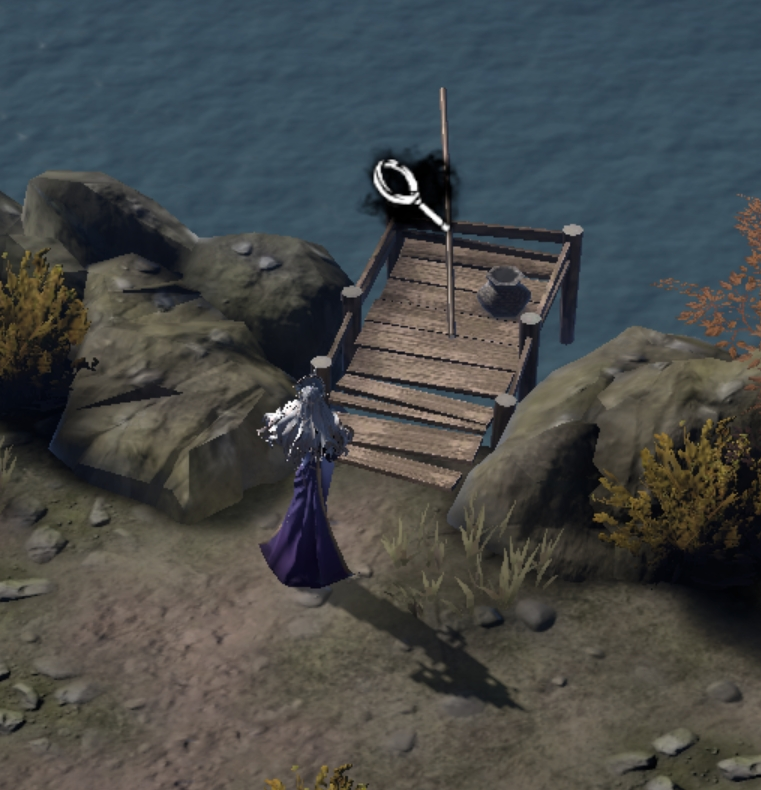Click the magnifying glass inspect marker
The height and width of the screenshot is (790, 761).
[x=402, y=186]
